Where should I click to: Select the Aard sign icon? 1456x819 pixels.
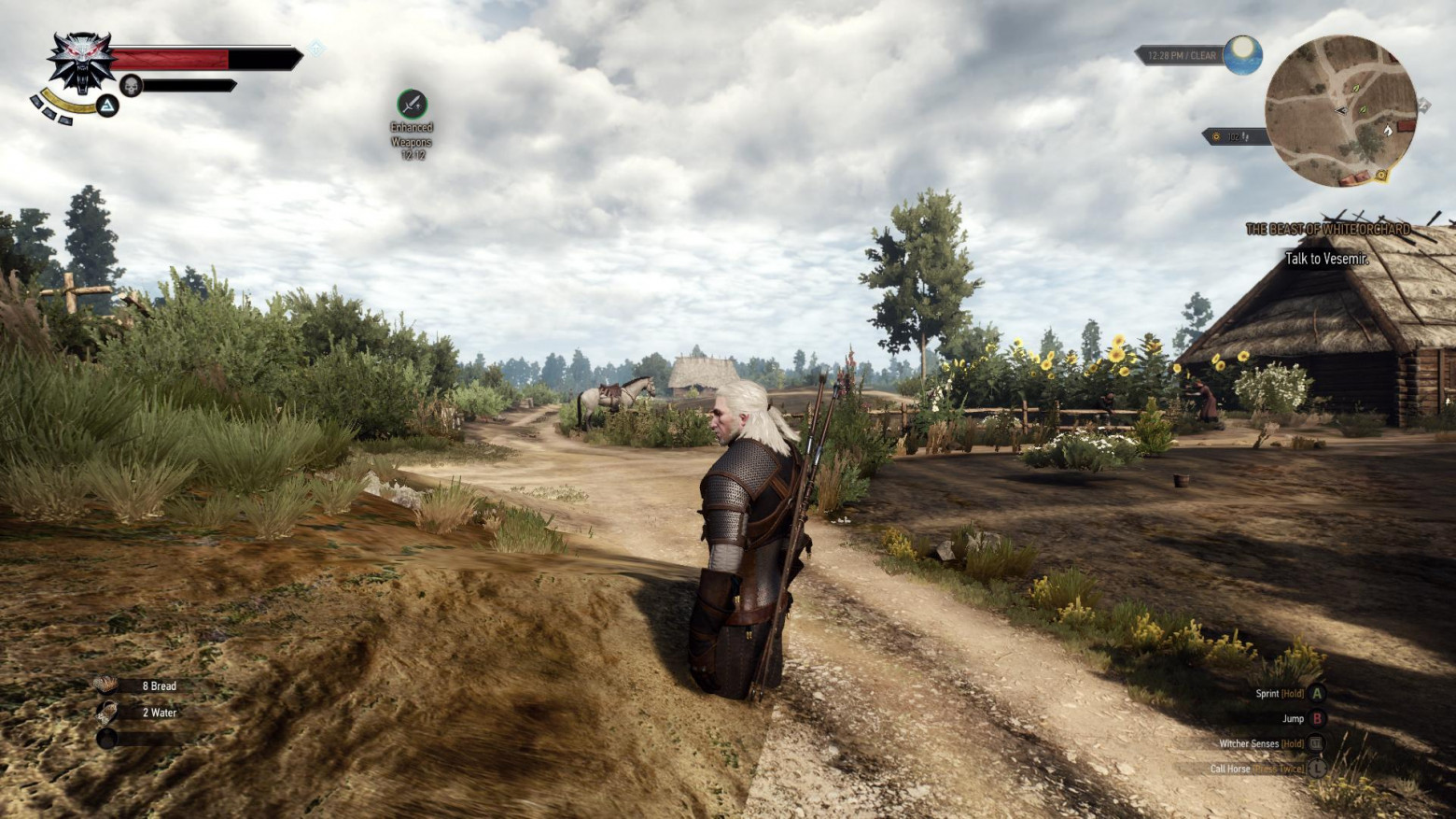click(x=108, y=106)
